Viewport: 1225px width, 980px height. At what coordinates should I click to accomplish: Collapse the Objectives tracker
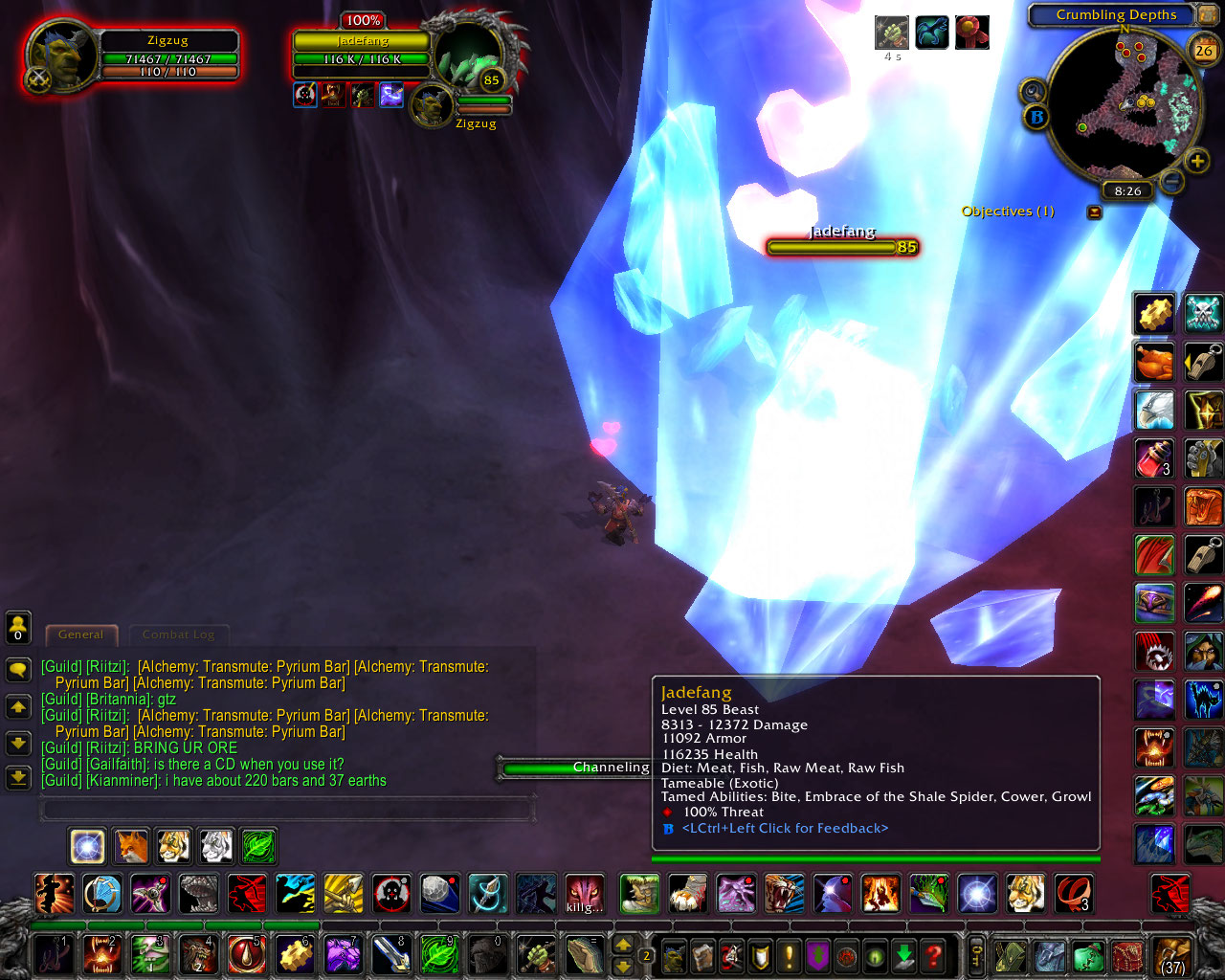click(1094, 212)
